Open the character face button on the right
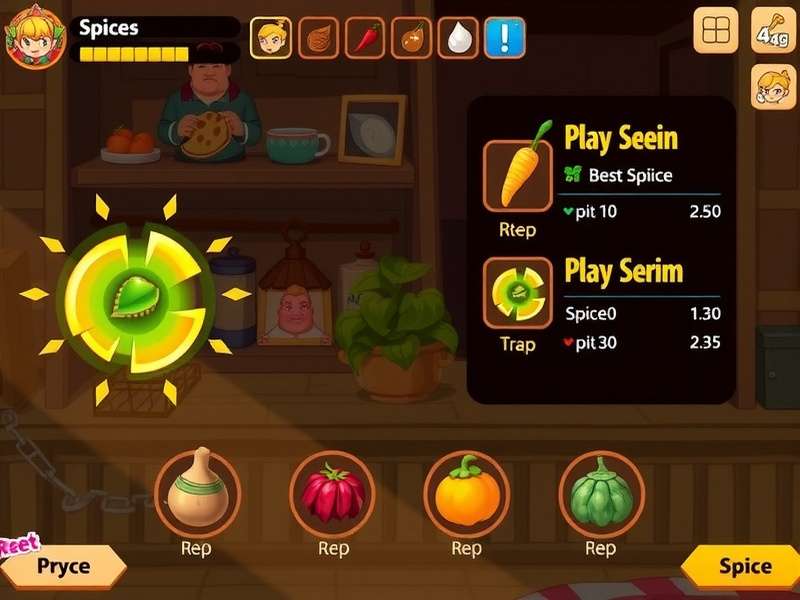 773,87
